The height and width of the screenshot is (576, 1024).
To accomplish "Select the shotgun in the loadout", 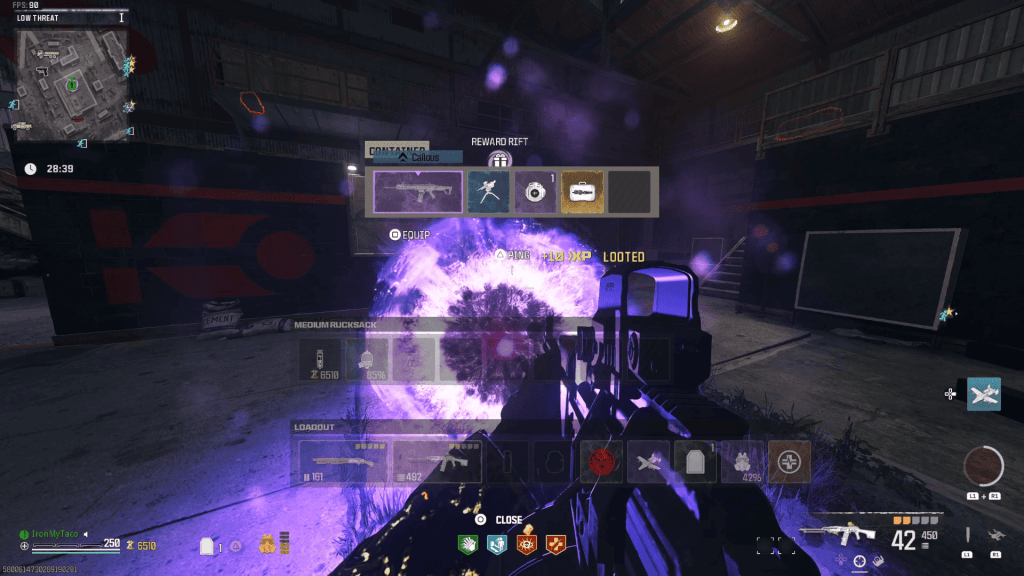I will click(342, 461).
